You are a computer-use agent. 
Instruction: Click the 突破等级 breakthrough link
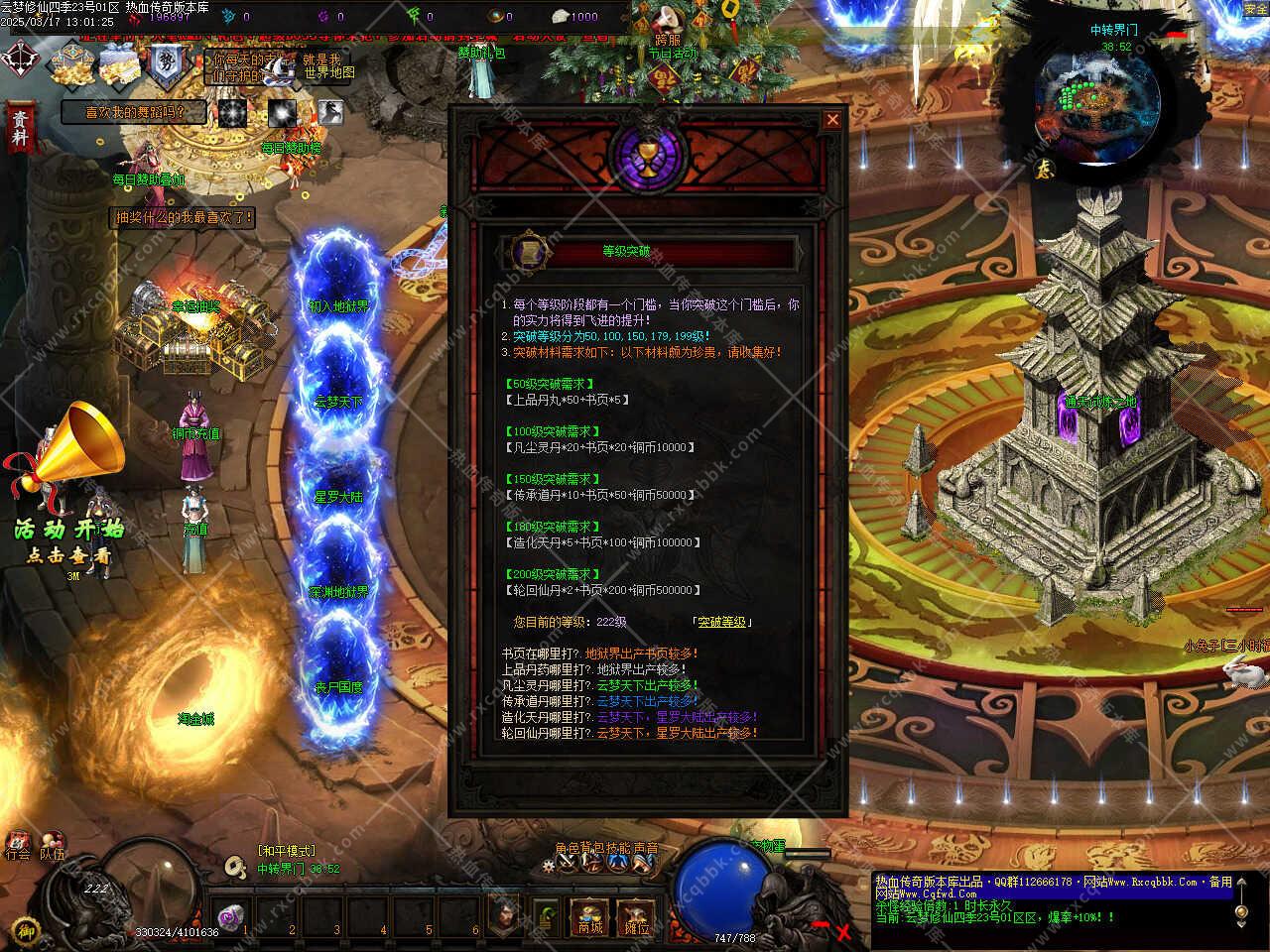click(721, 622)
